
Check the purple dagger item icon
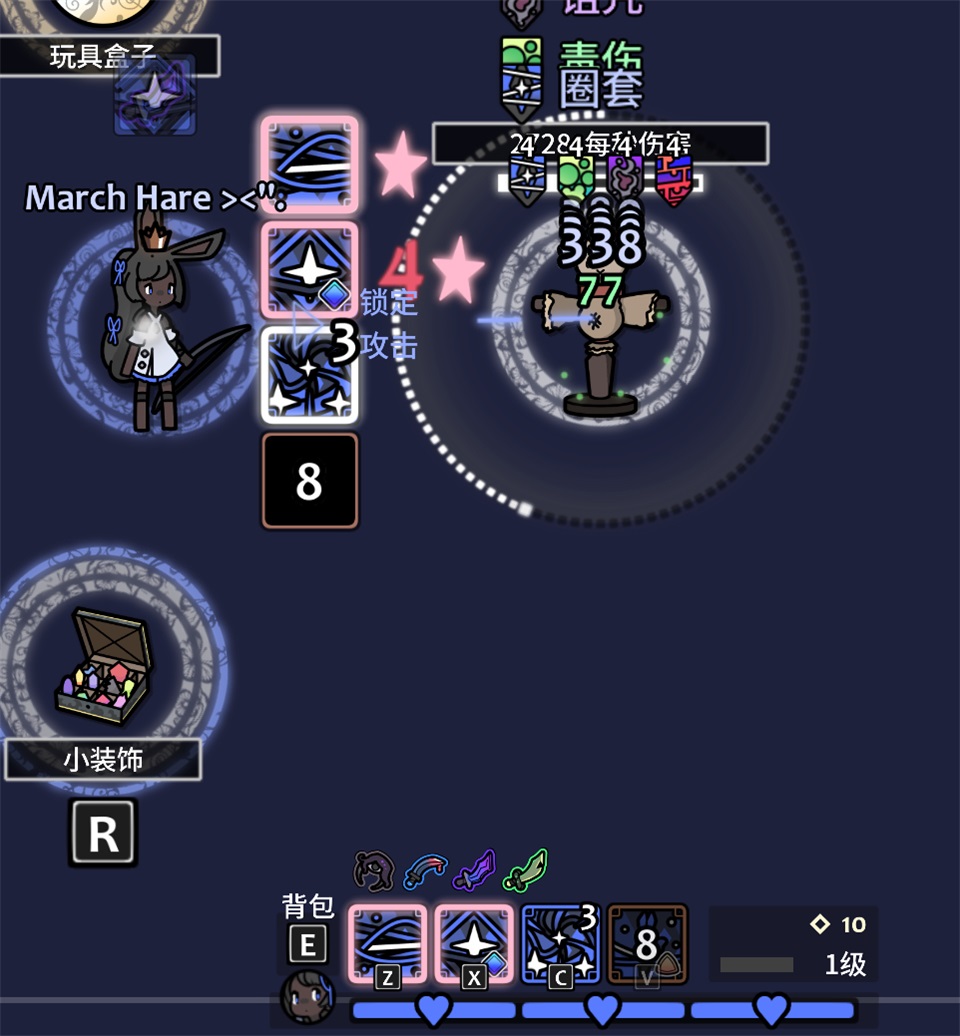[x=474, y=870]
